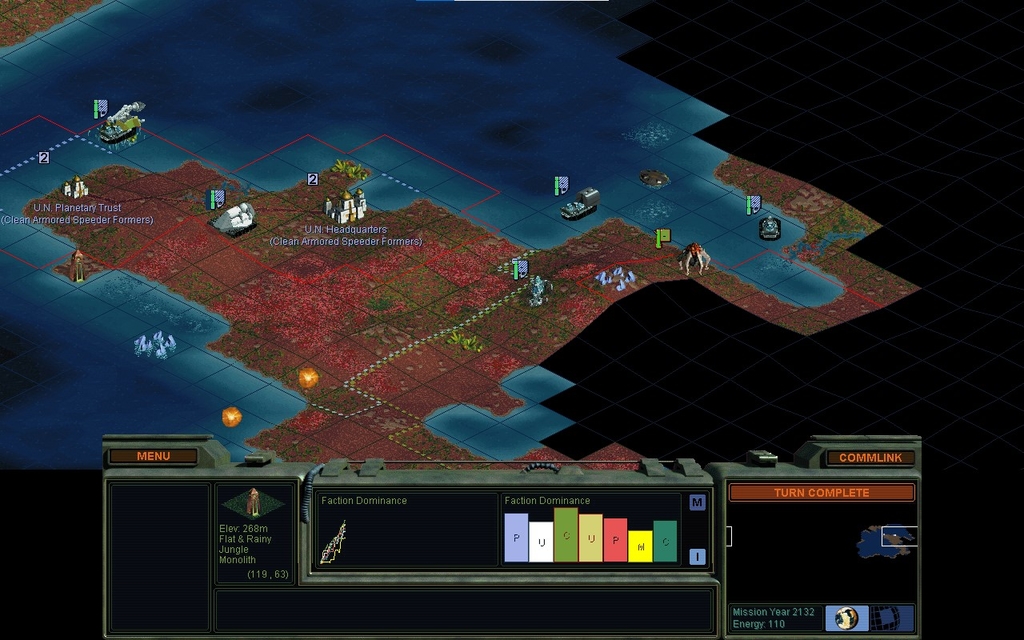Click the world minimap

click(x=822, y=543)
